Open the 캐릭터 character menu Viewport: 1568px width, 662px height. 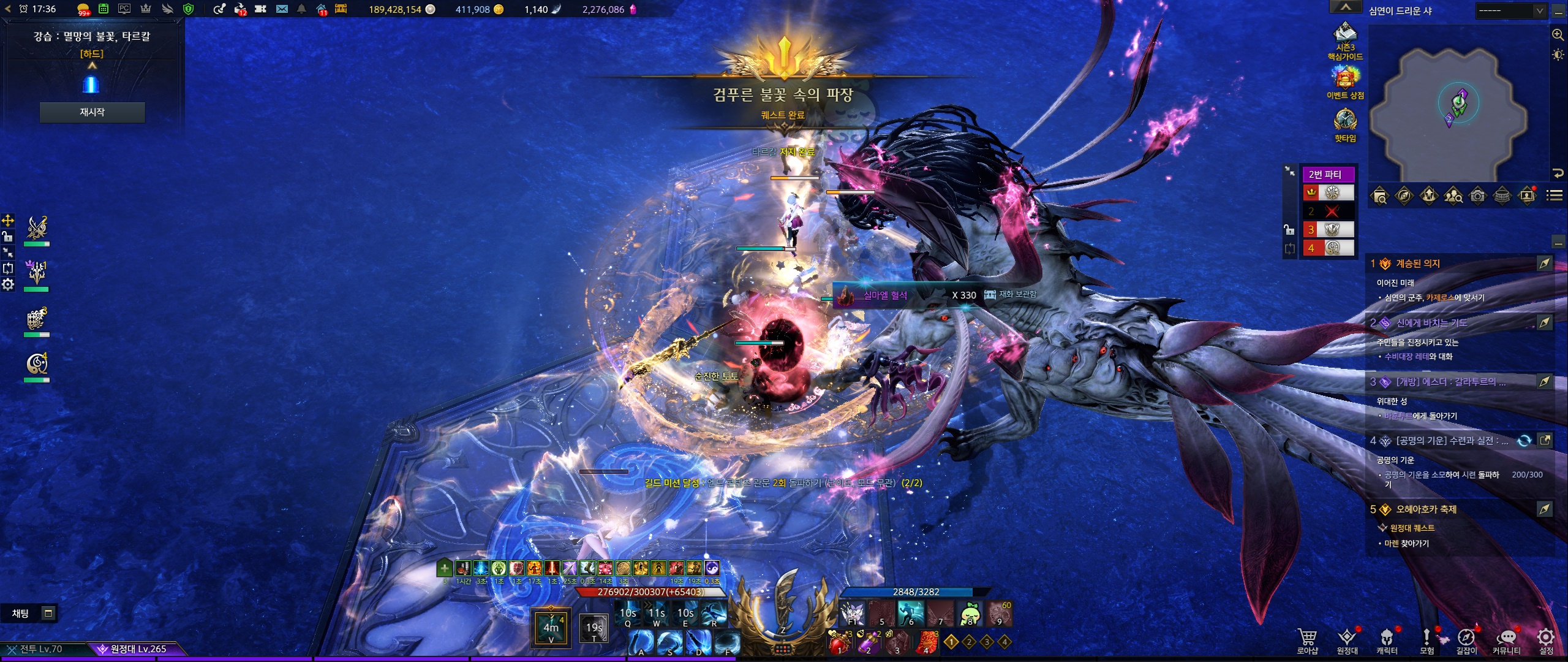tap(1387, 640)
